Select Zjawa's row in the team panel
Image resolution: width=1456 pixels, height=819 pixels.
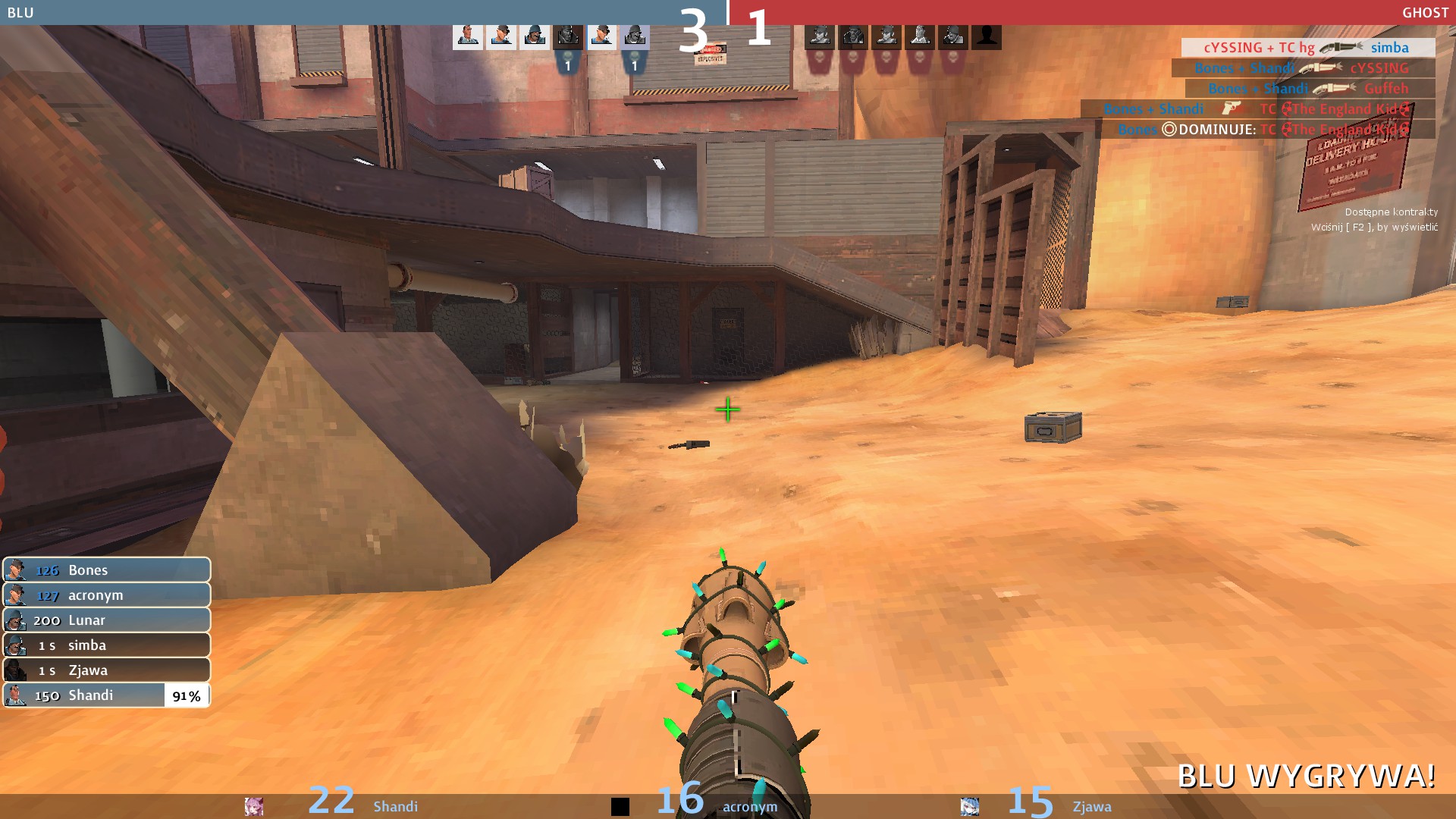(106, 670)
